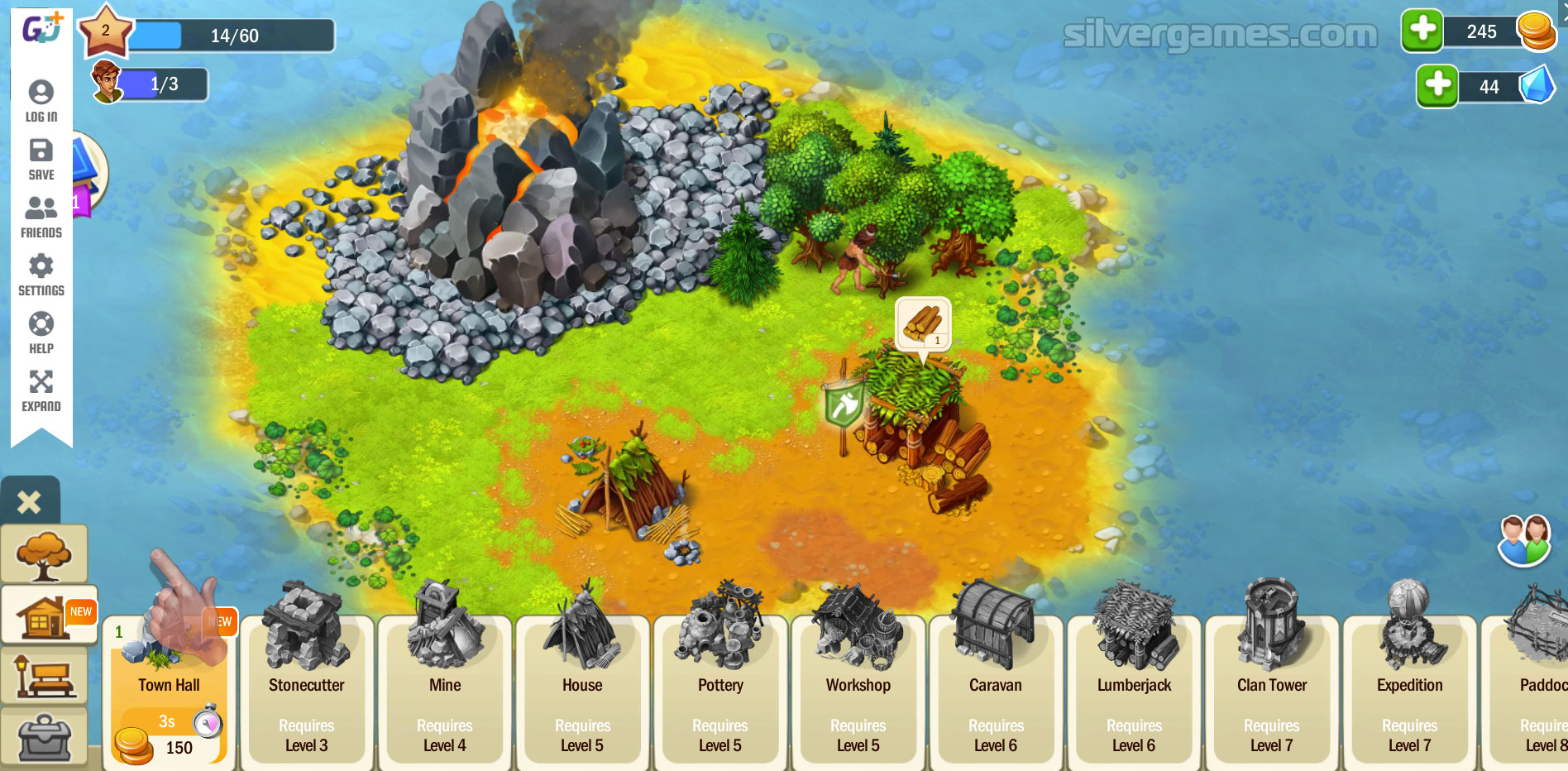1568x771 pixels.
Task: Close the build menu with X
Action: point(30,501)
